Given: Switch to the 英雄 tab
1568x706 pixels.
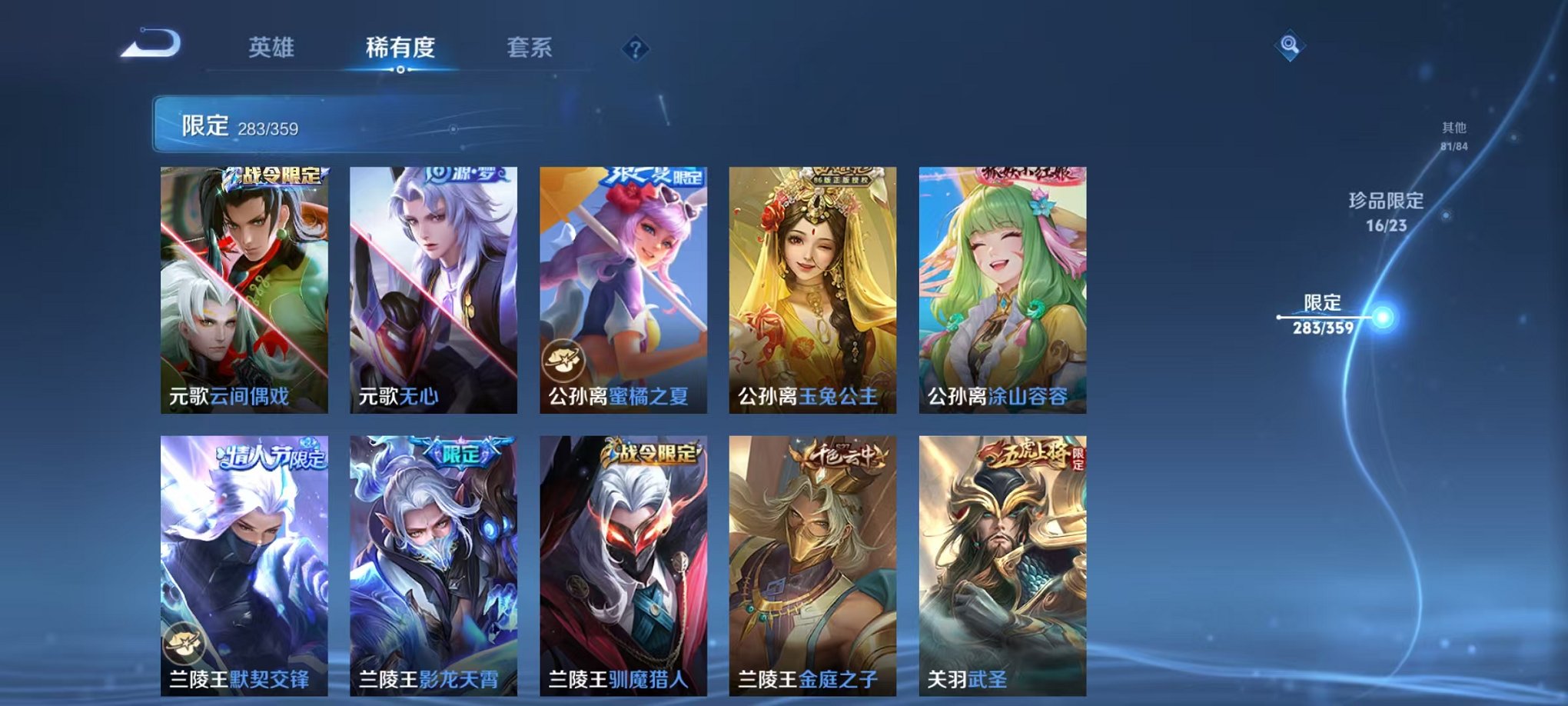Looking at the screenshot, I should 273,48.
